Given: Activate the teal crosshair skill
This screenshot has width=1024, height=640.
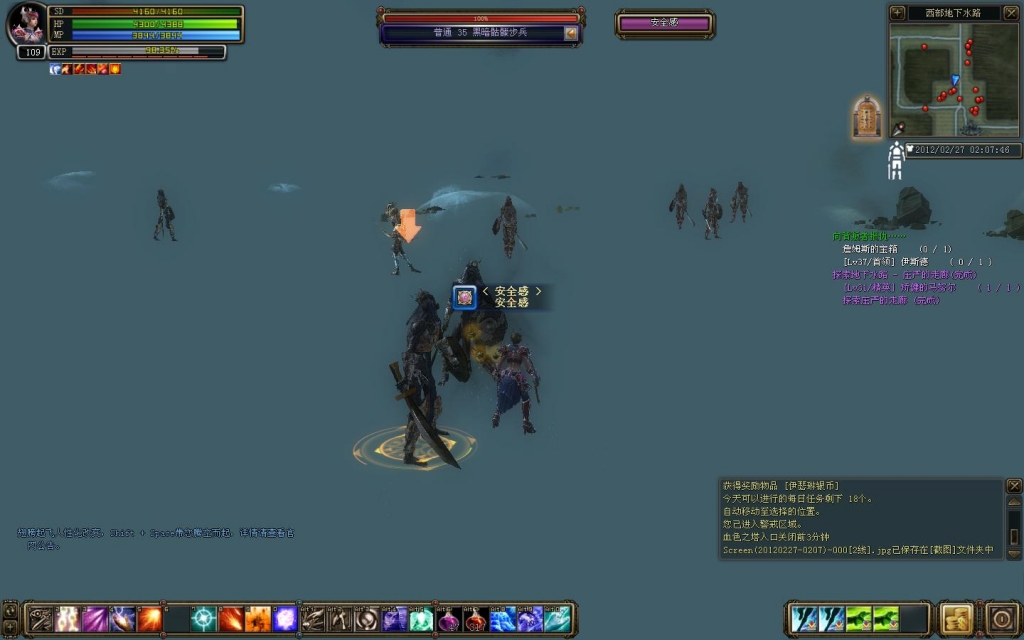Looking at the screenshot, I should (204, 619).
